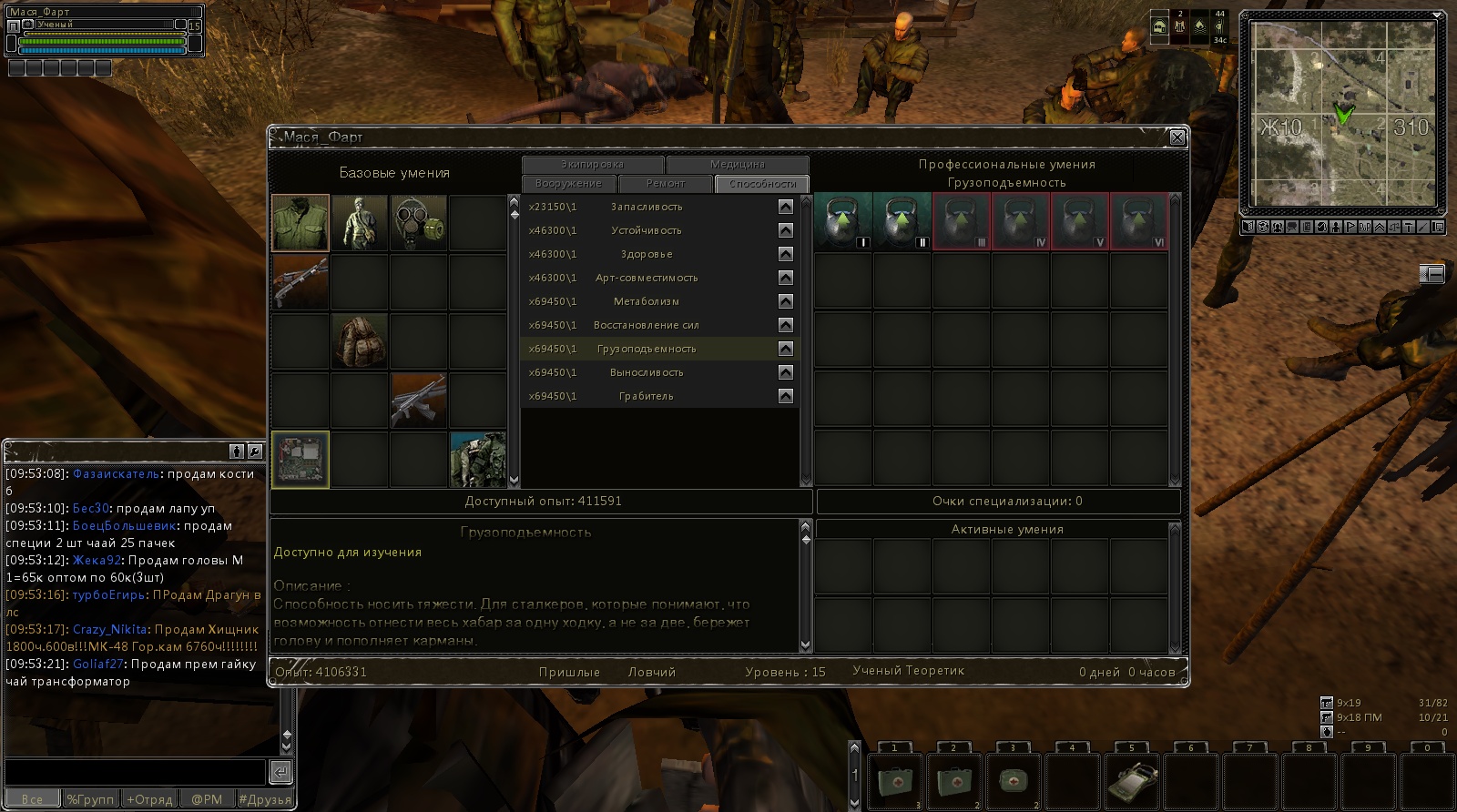
Task: Show the Способности tab
Action: pyautogui.click(x=762, y=184)
